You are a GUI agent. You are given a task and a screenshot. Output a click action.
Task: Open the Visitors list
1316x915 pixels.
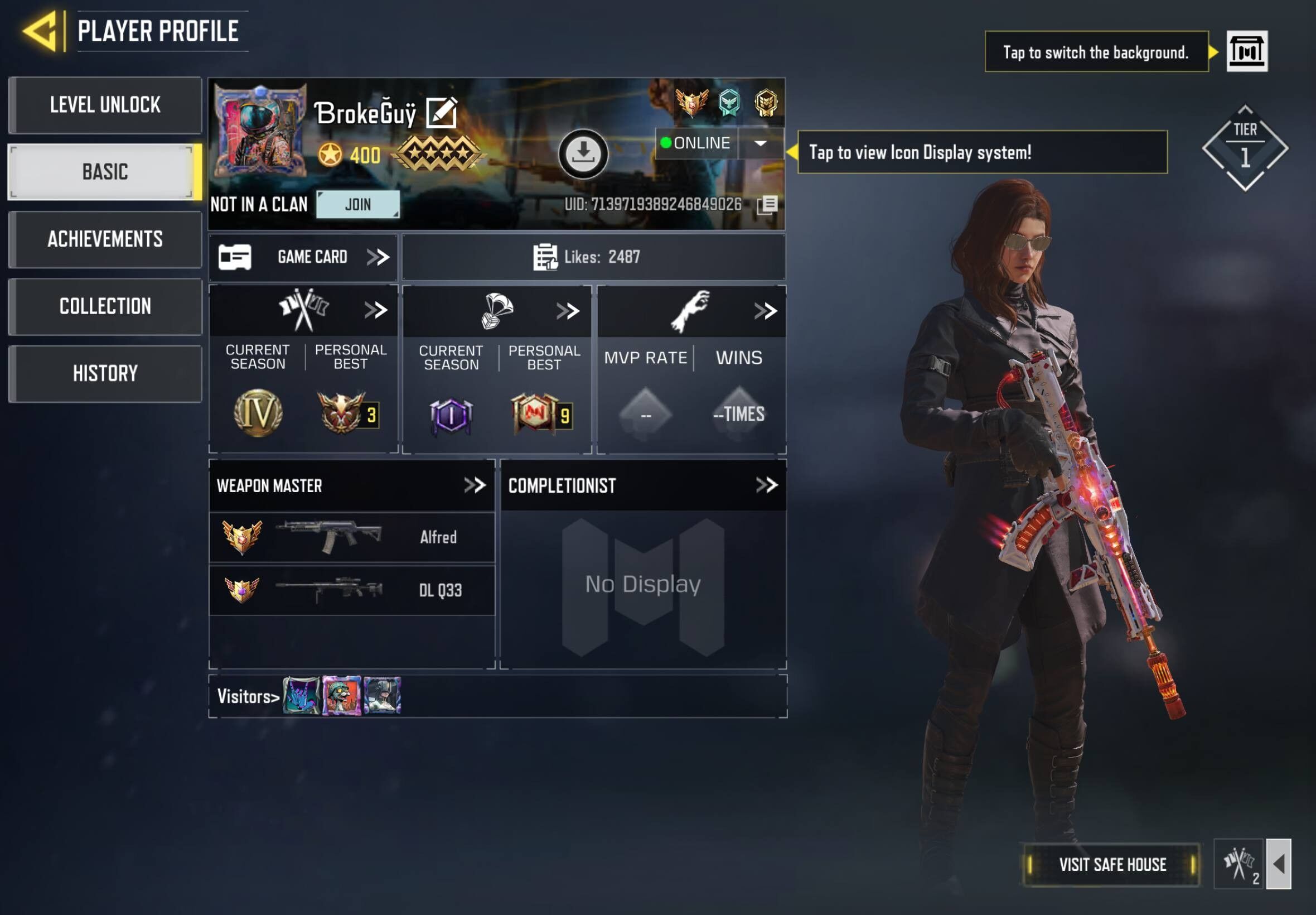(248, 696)
